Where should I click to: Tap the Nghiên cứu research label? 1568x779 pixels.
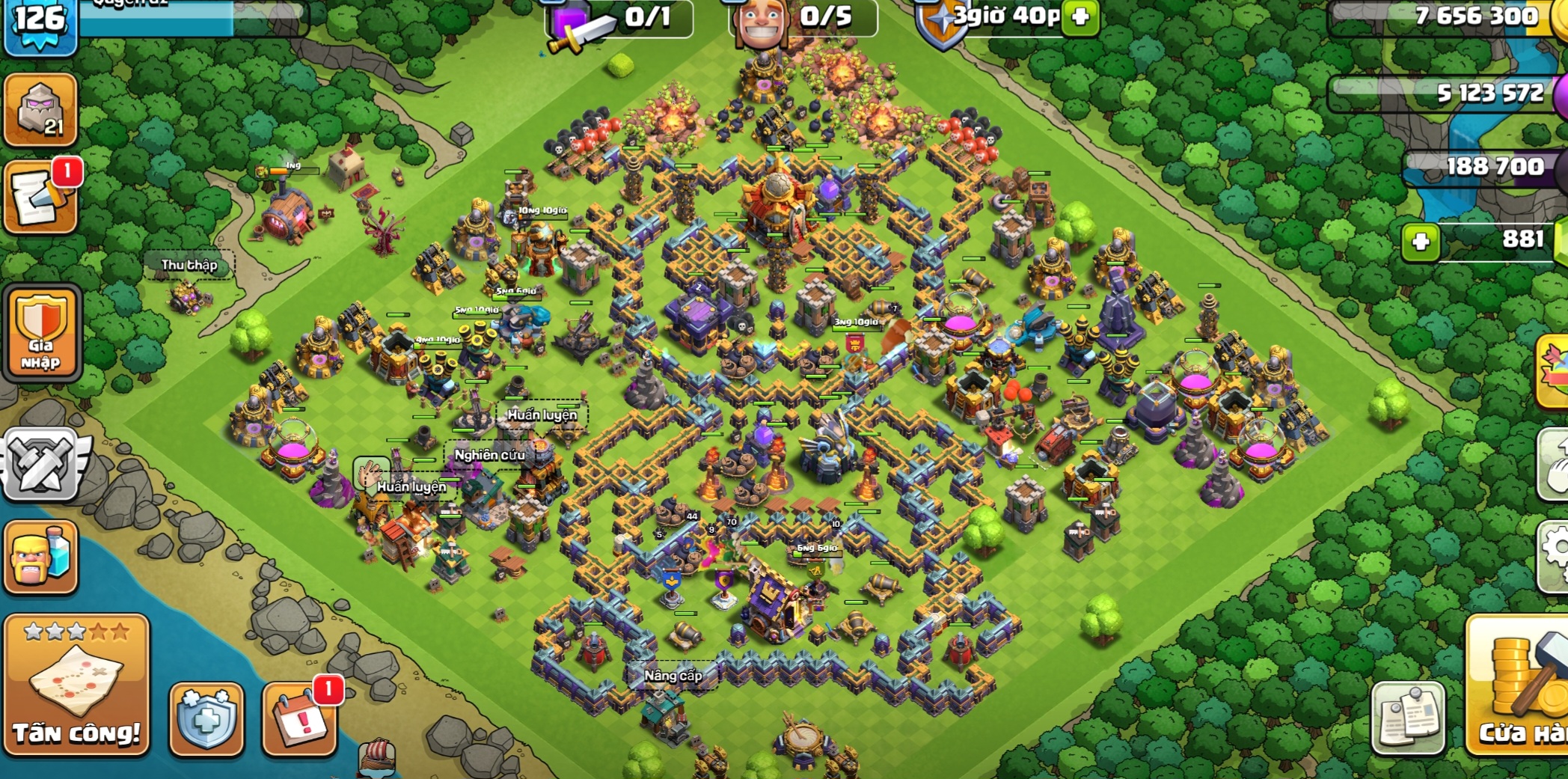489,455
